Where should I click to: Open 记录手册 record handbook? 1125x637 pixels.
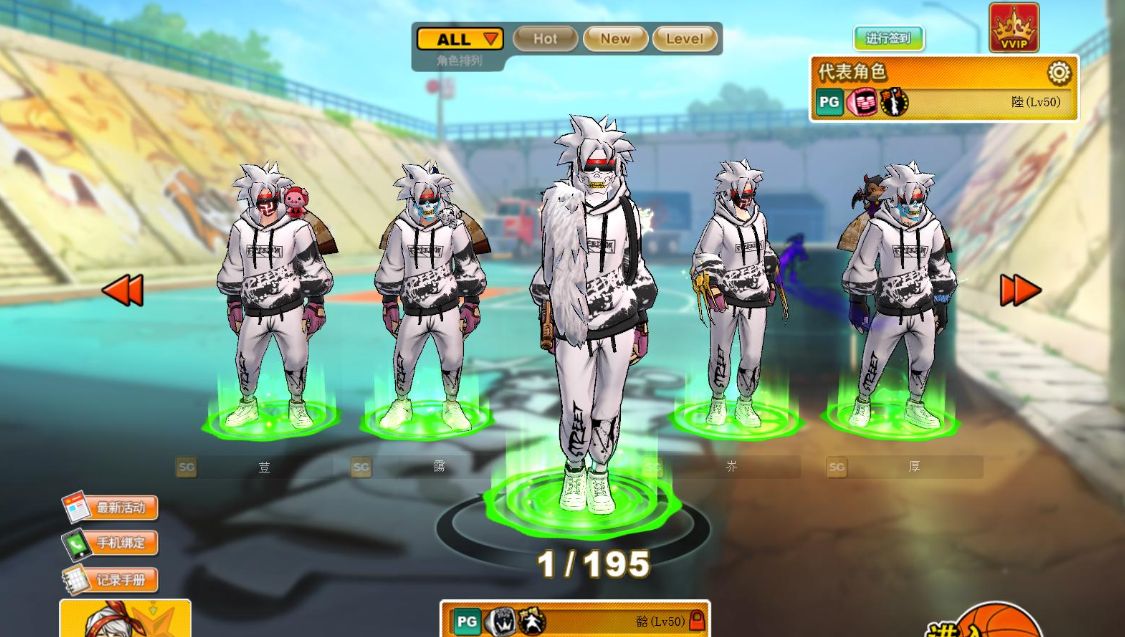(110, 580)
